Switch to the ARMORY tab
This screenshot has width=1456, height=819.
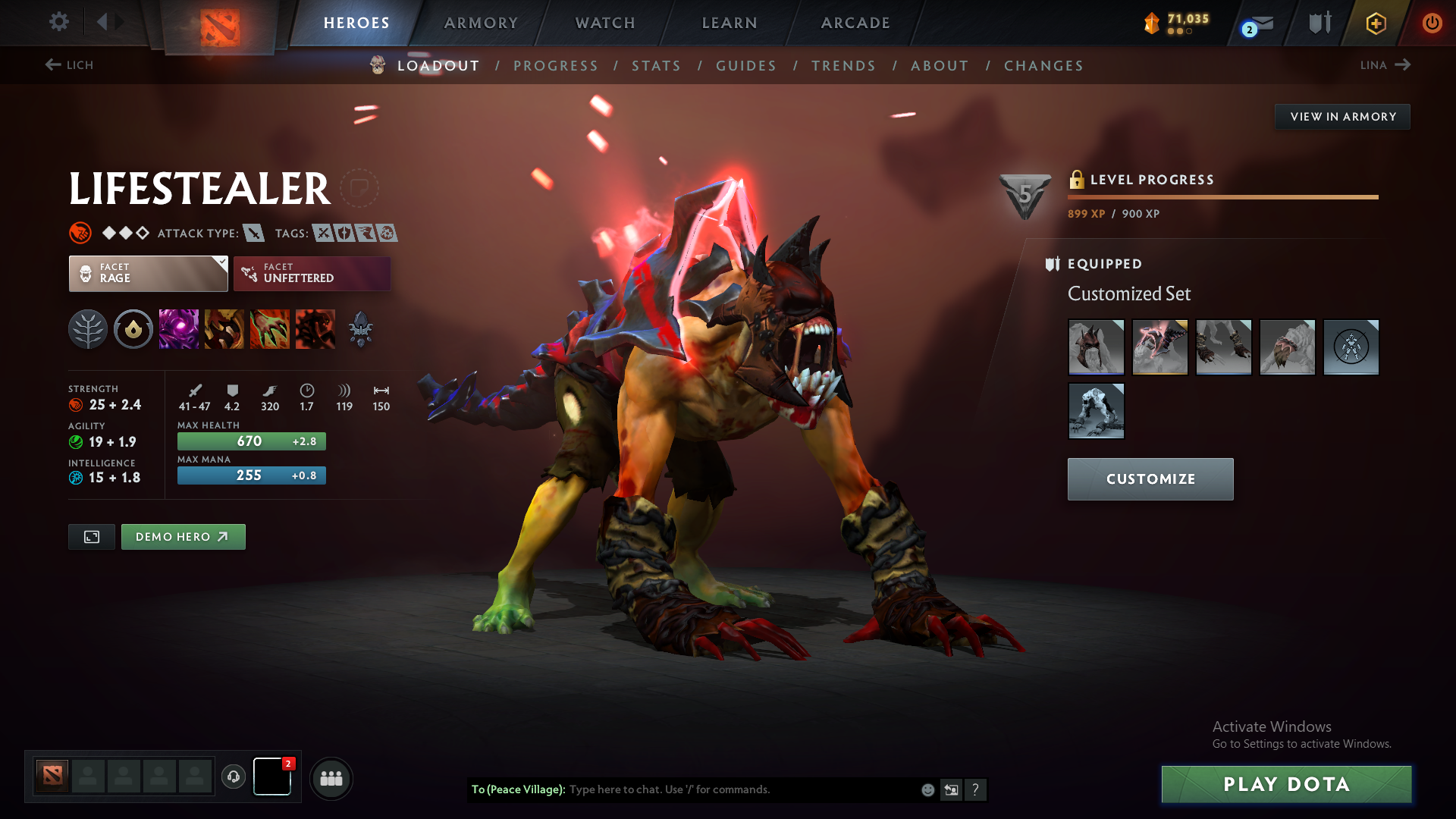481,23
